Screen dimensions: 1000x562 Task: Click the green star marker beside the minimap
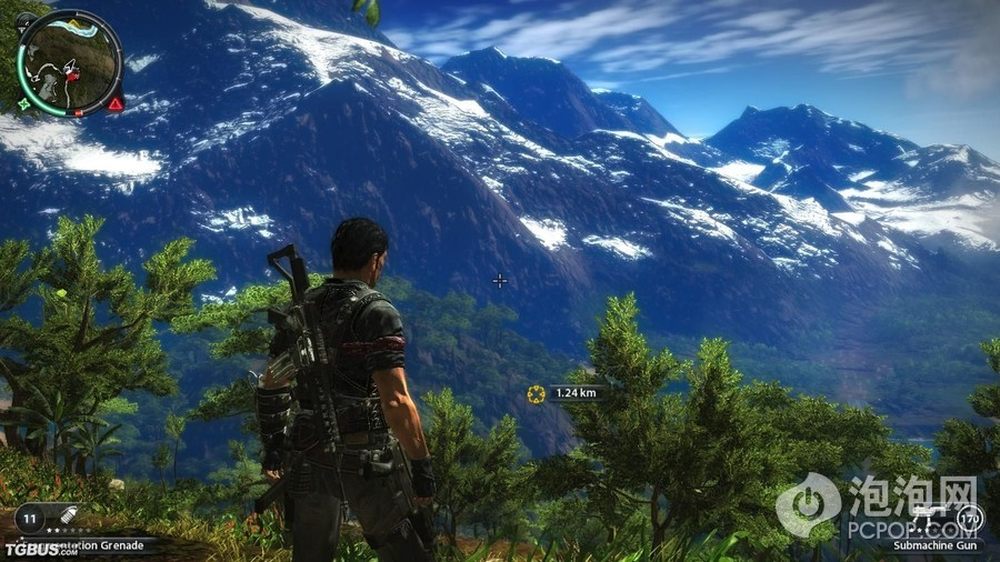pos(24,103)
